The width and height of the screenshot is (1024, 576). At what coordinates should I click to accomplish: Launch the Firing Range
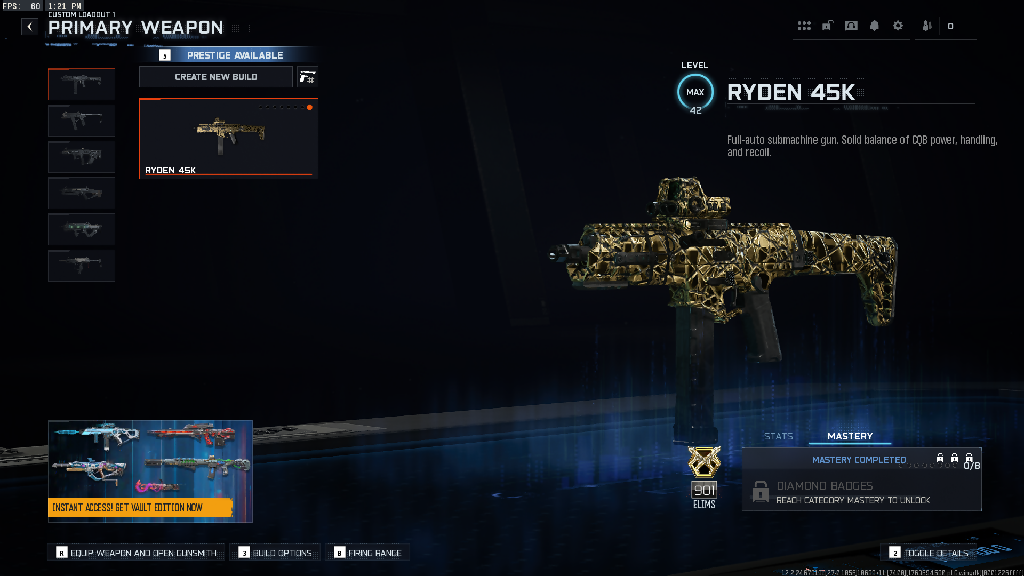pos(370,552)
